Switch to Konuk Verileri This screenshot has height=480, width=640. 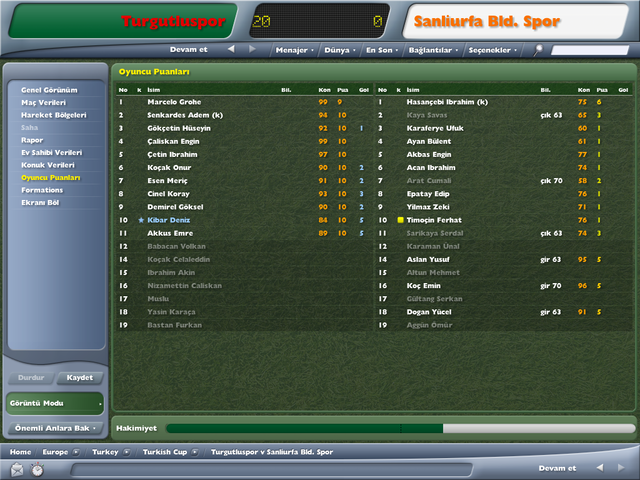49,165
